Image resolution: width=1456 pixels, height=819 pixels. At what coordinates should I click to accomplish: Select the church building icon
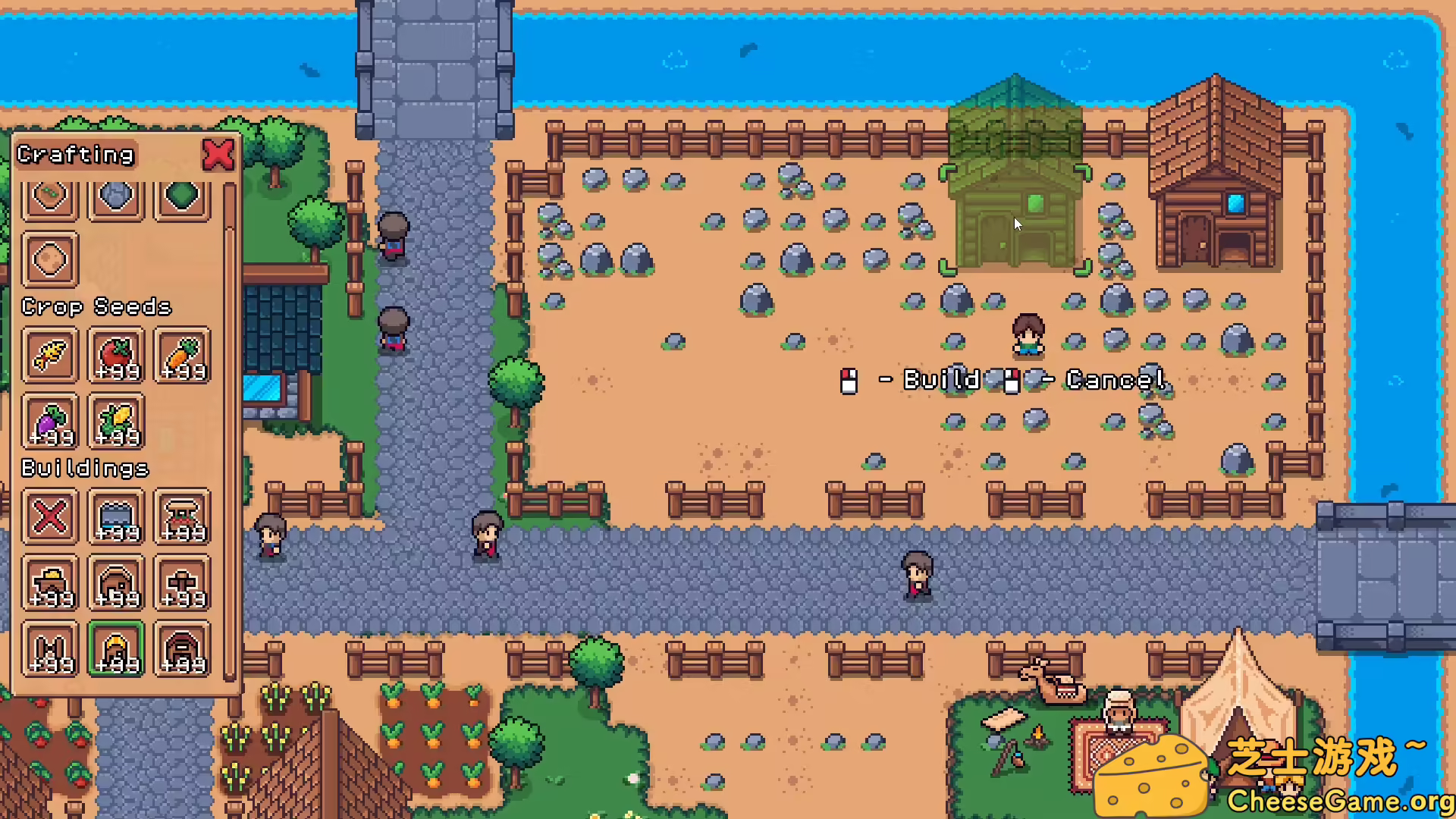tap(181, 584)
